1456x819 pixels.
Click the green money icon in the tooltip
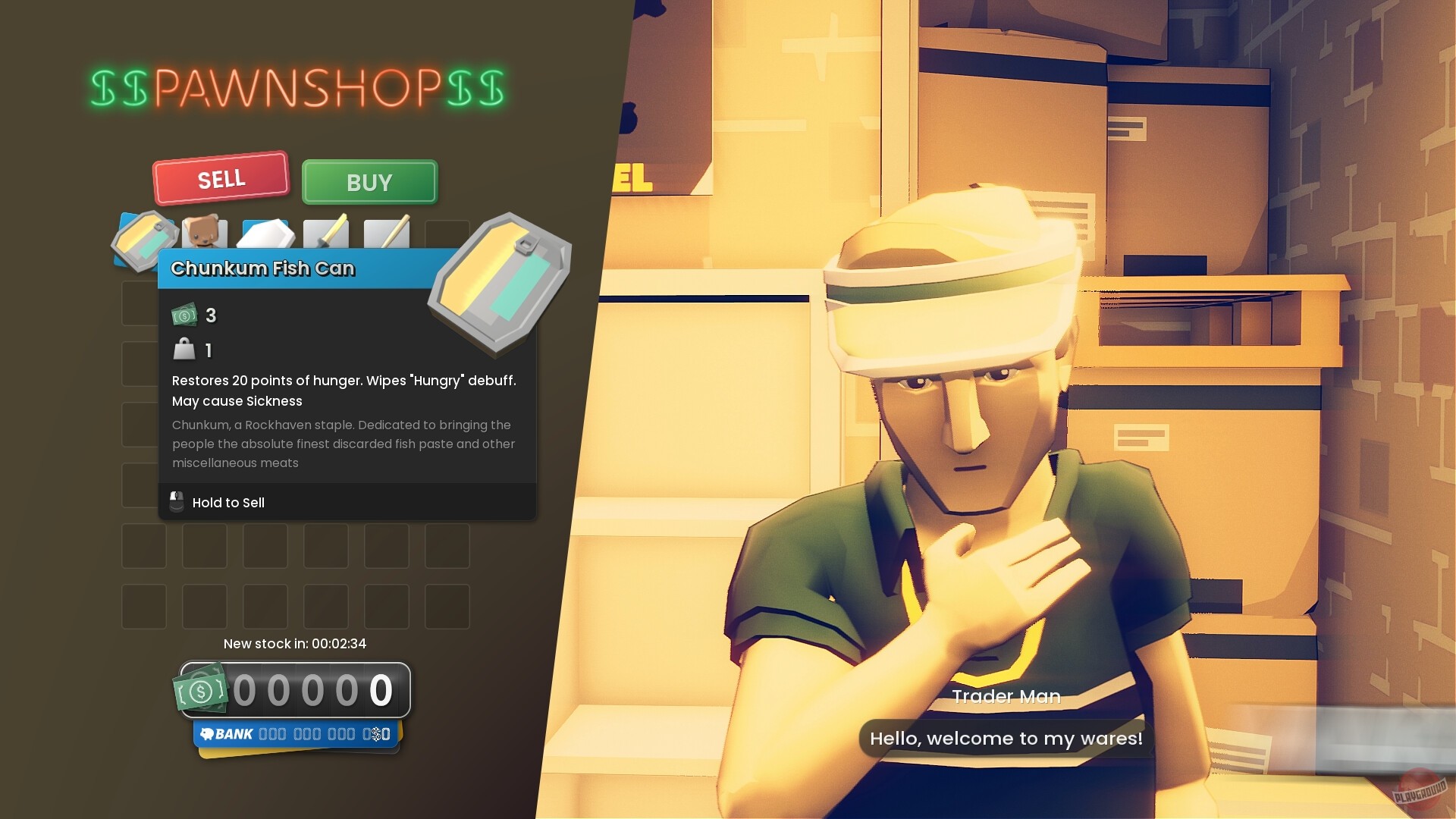184,315
